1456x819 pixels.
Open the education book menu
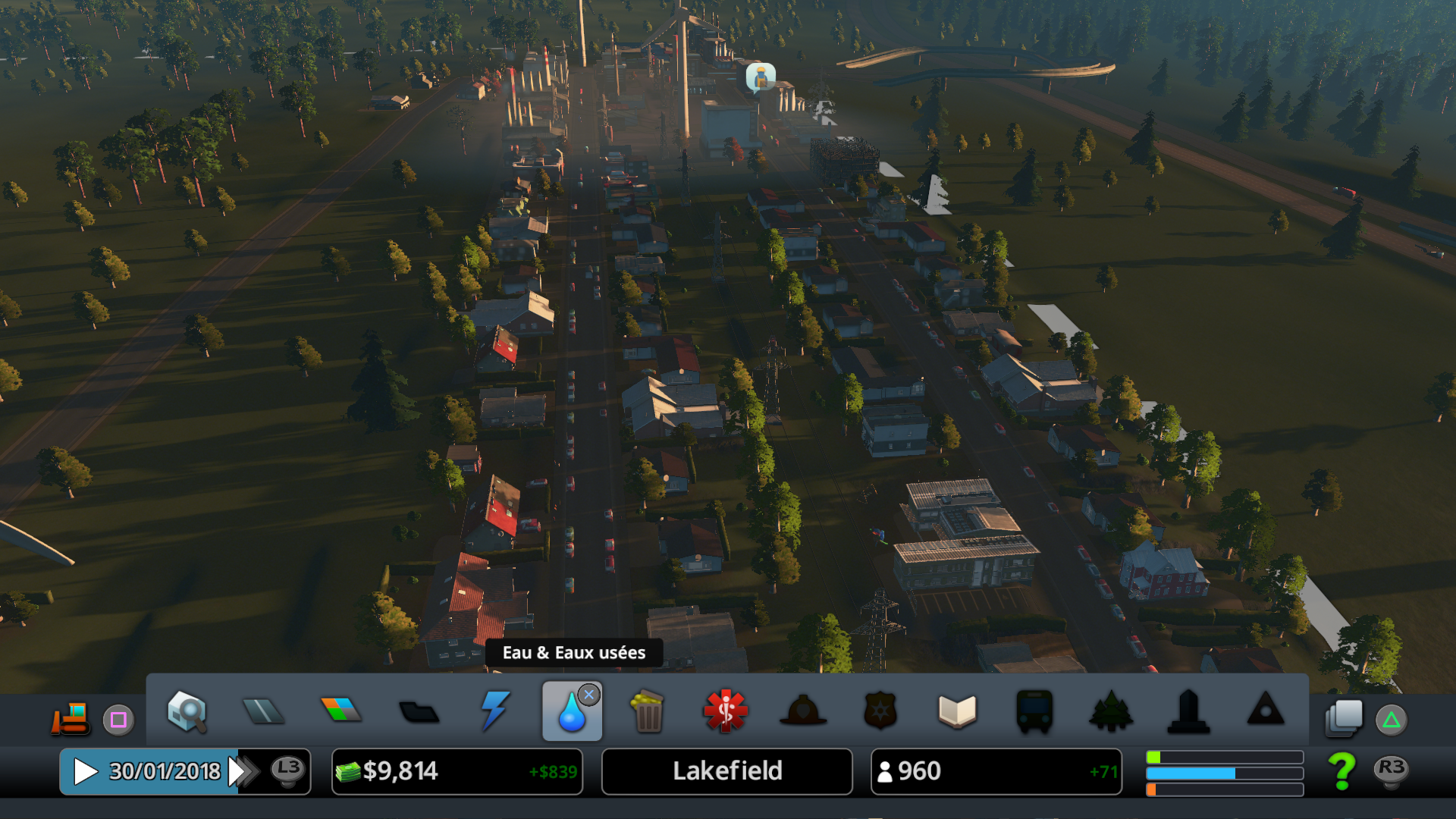pos(957,711)
